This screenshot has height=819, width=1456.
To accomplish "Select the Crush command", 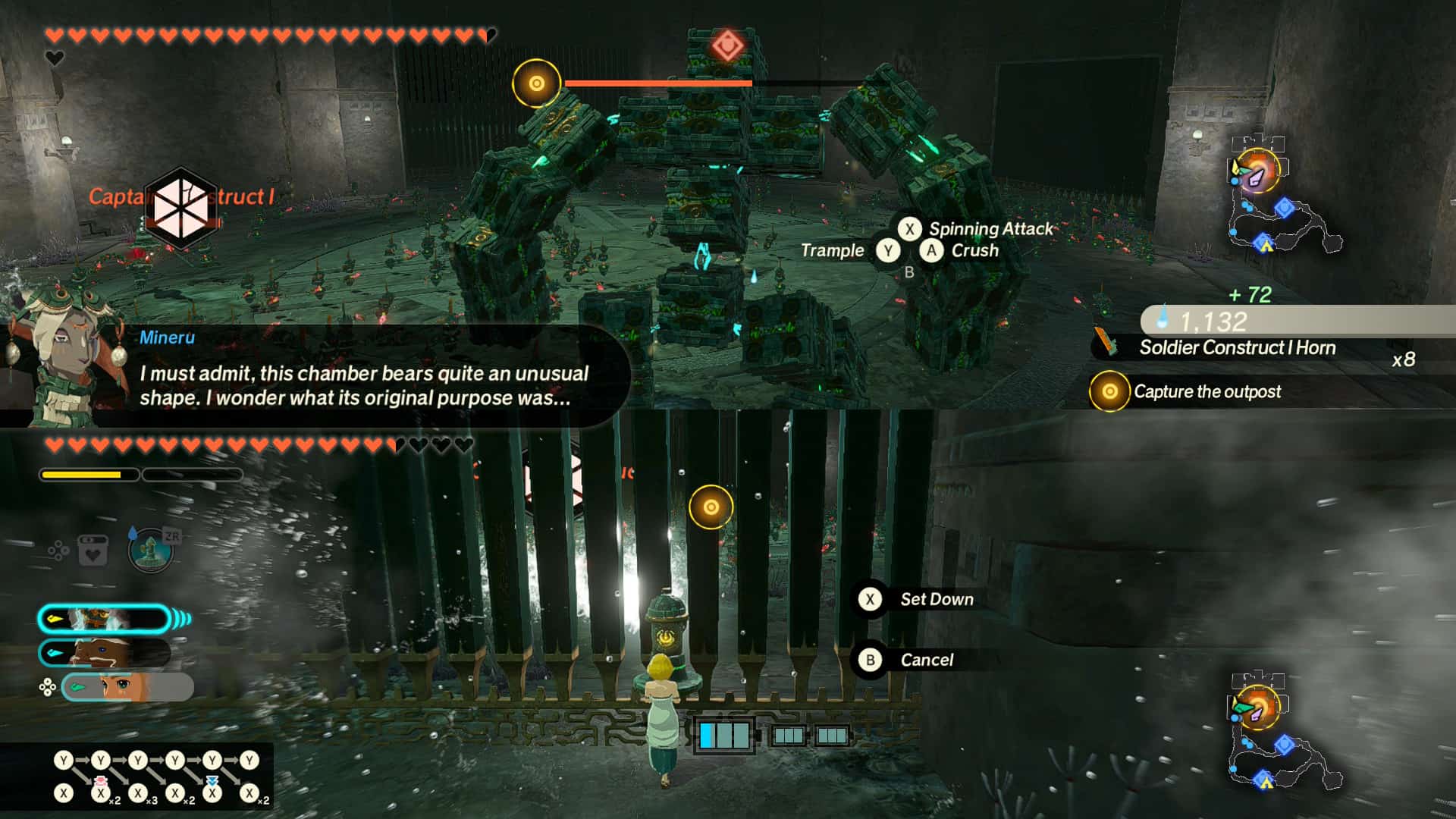I will click(974, 250).
